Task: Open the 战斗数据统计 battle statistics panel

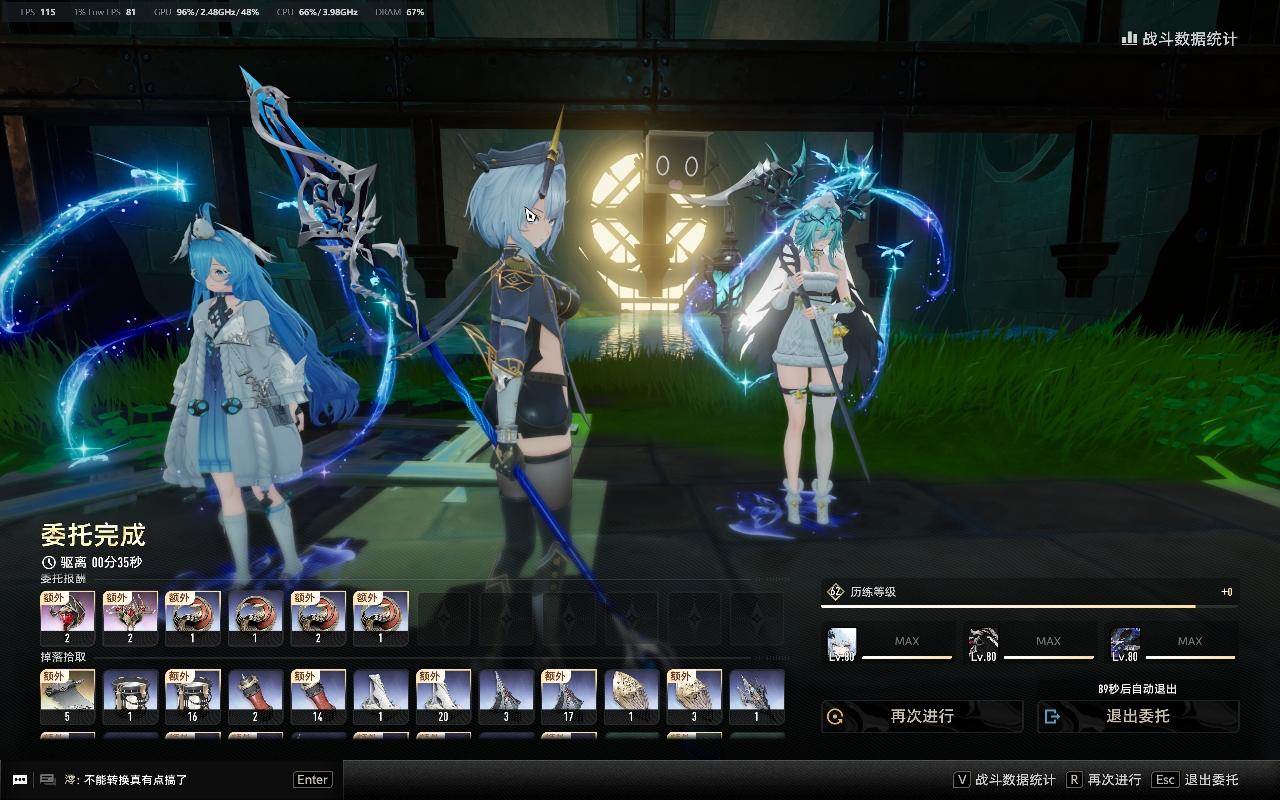Action: pyautogui.click(x=1180, y=39)
